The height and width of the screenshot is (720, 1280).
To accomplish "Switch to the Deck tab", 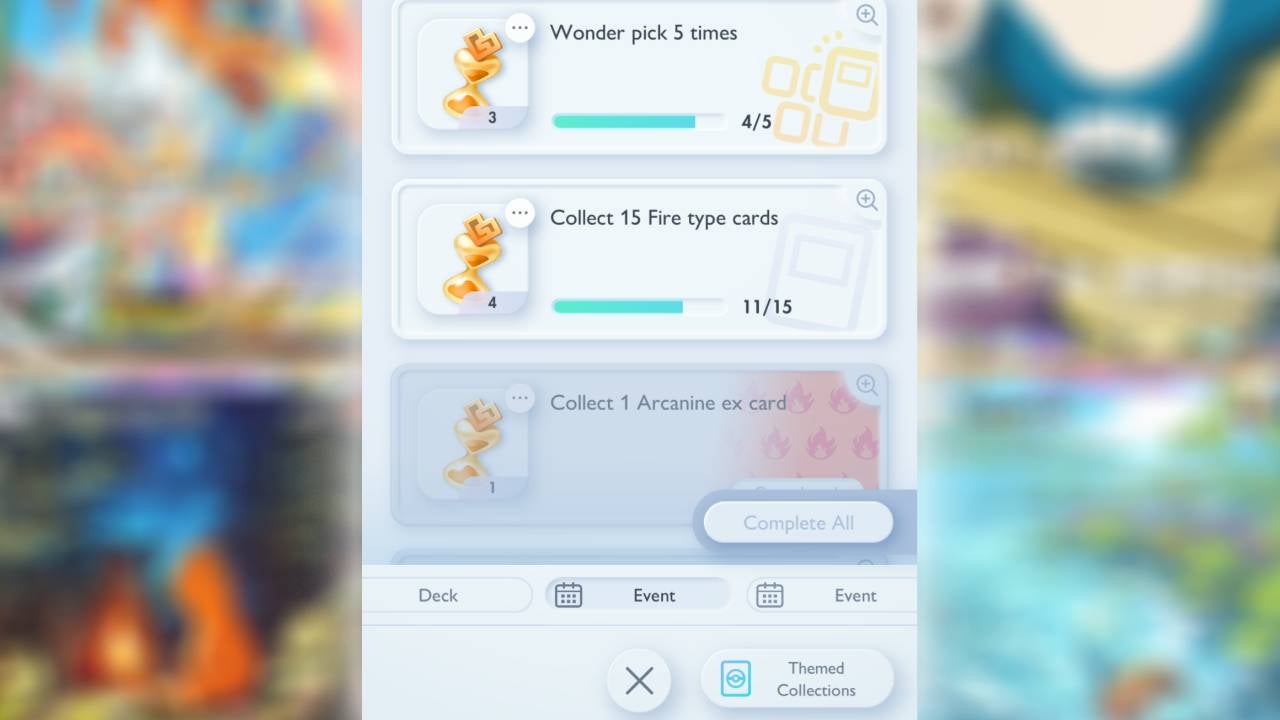I will (438, 595).
